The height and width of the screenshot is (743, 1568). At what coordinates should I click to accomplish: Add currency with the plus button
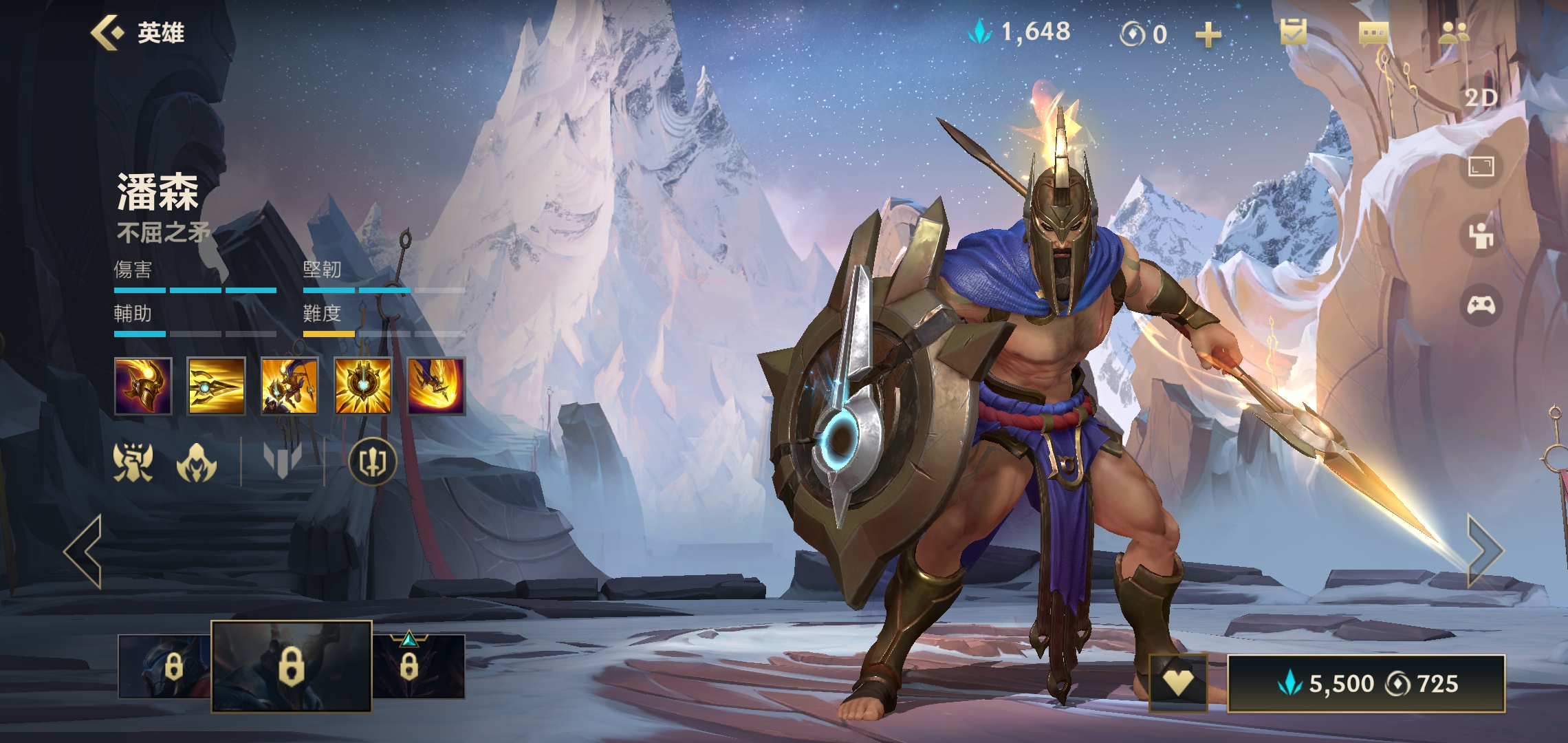click(1208, 34)
